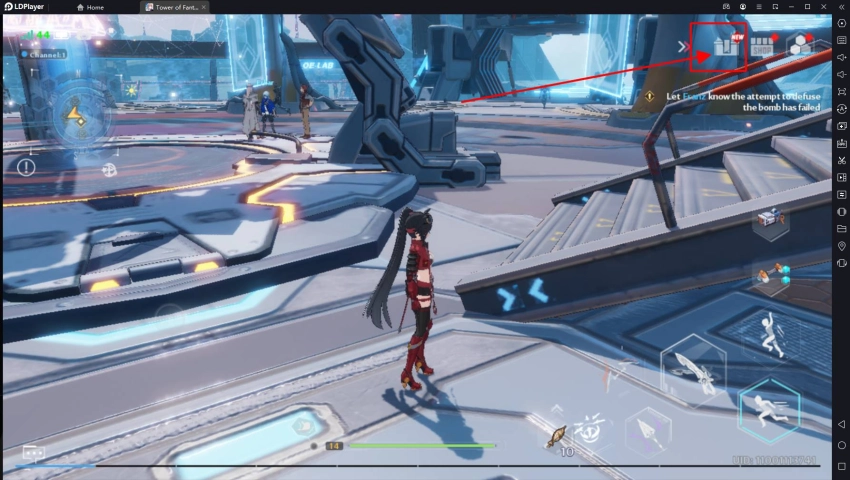The width and height of the screenshot is (850, 480).
Task: Tap the jump figure button
Action: [770, 335]
